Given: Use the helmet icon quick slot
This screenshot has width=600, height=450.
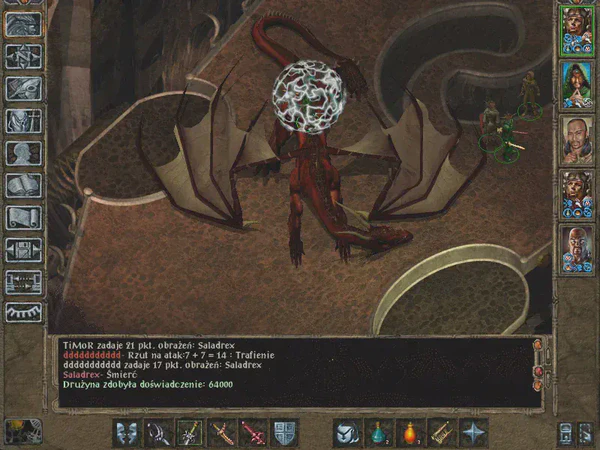Looking at the screenshot, I should [347, 432].
